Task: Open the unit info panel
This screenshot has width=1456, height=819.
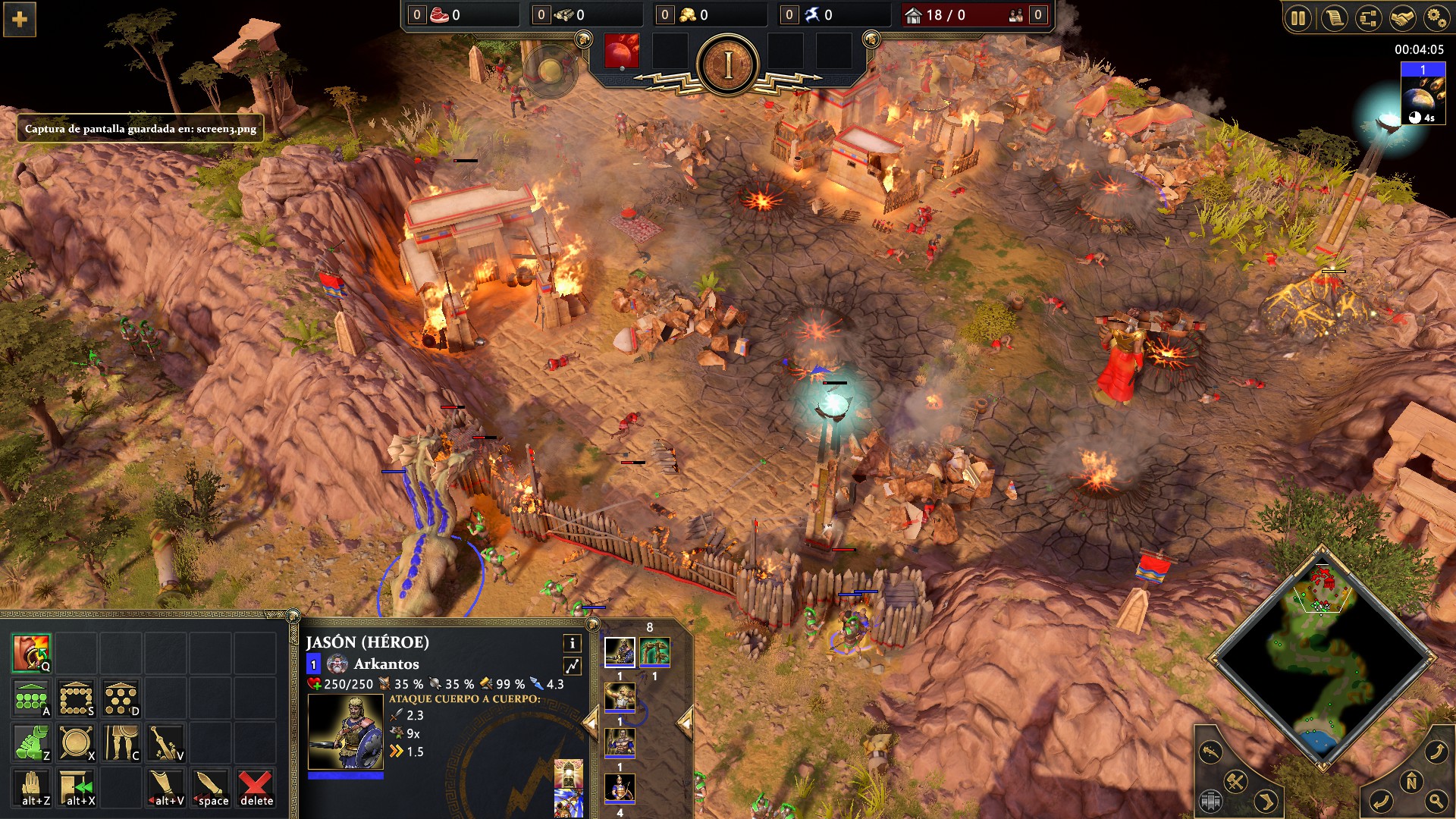Action: pyautogui.click(x=573, y=644)
